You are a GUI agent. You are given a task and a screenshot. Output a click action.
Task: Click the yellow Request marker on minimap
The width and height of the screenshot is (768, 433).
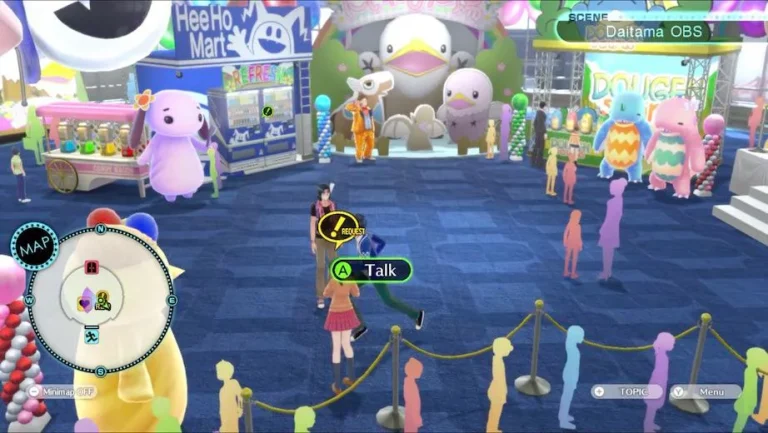(x=103, y=298)
